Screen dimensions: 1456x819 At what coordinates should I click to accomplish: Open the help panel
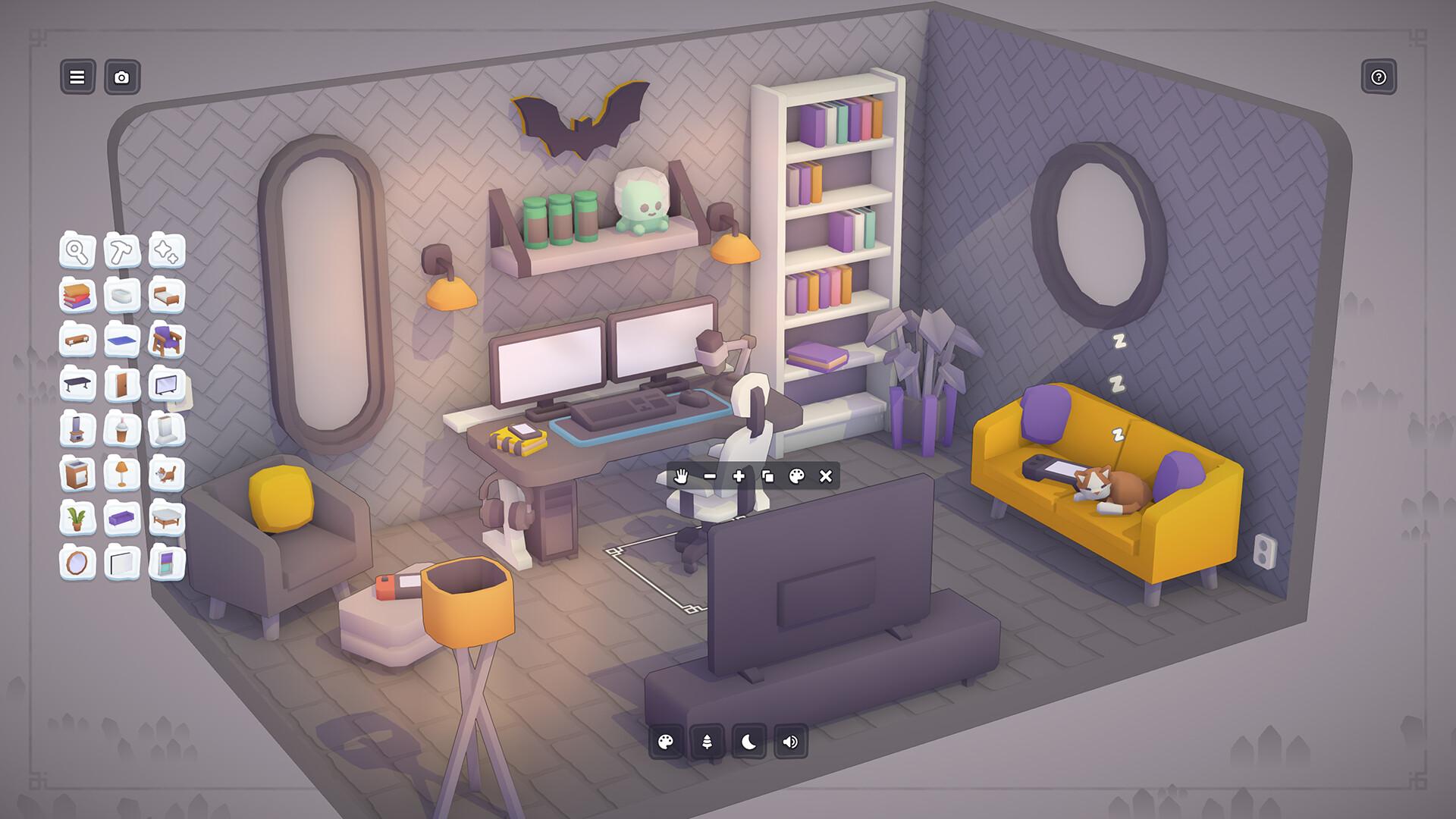pos(1380,77)
